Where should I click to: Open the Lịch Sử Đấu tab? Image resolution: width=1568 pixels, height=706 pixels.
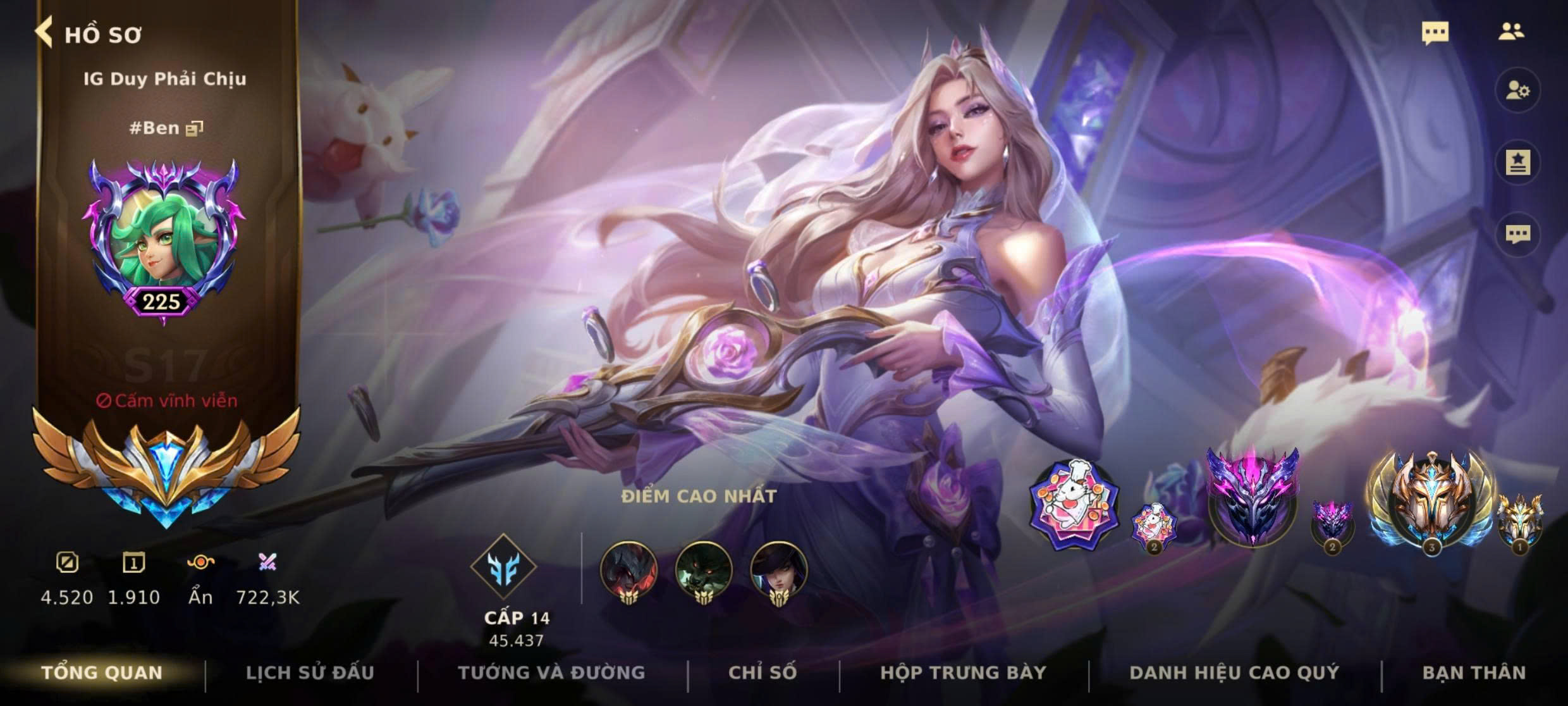coord(310,672)
